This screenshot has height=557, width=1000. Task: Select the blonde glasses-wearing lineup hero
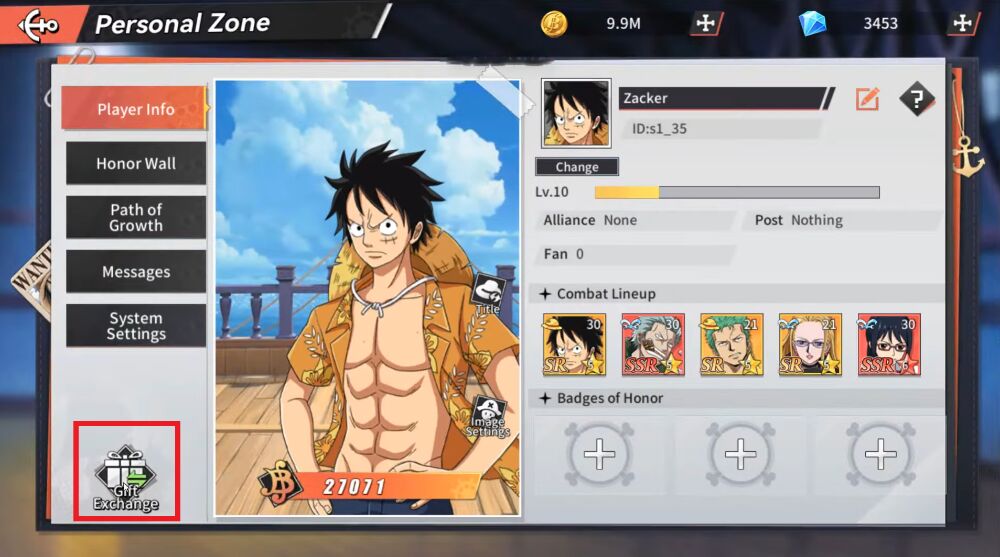810,344
